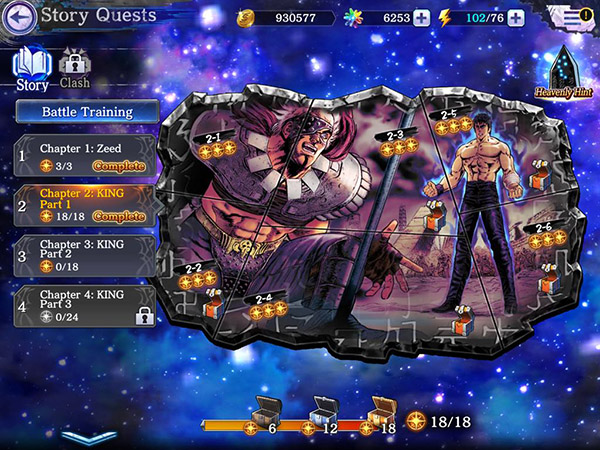Enter stage 2-6
This screenshot has width=600, height=450.
545,234
